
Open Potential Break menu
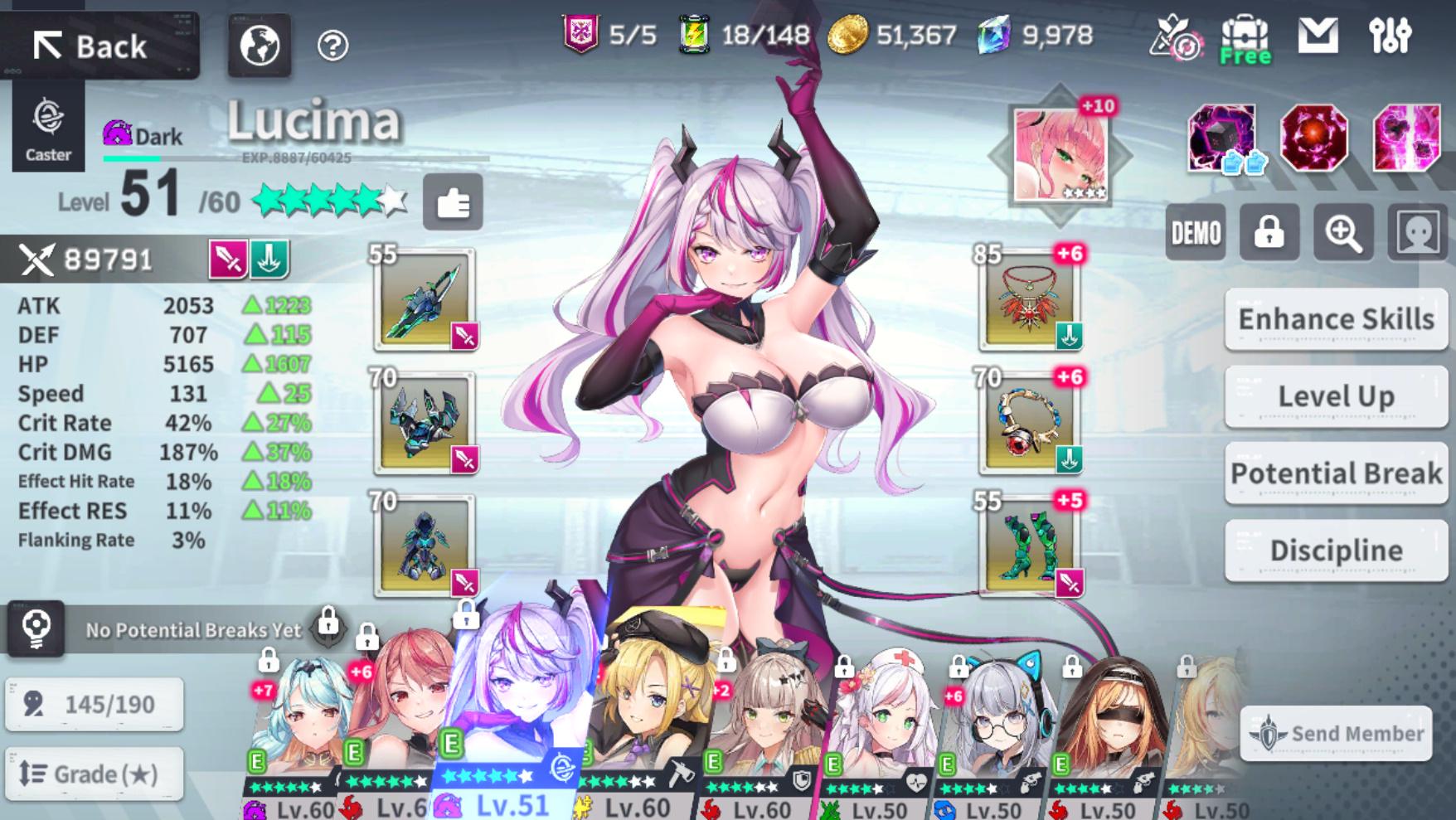1336,473
